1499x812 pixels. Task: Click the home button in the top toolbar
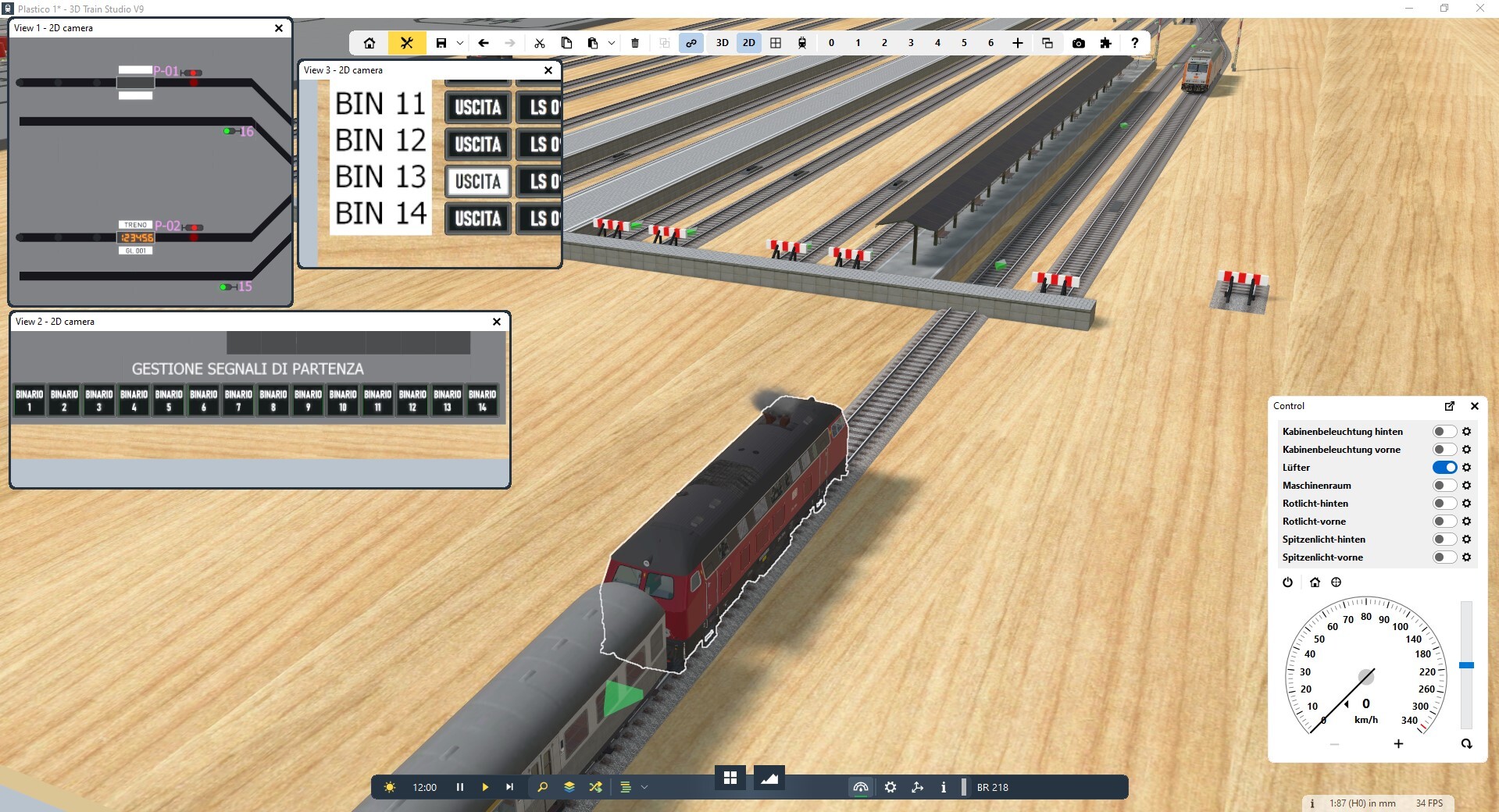[x=369, y=43]
